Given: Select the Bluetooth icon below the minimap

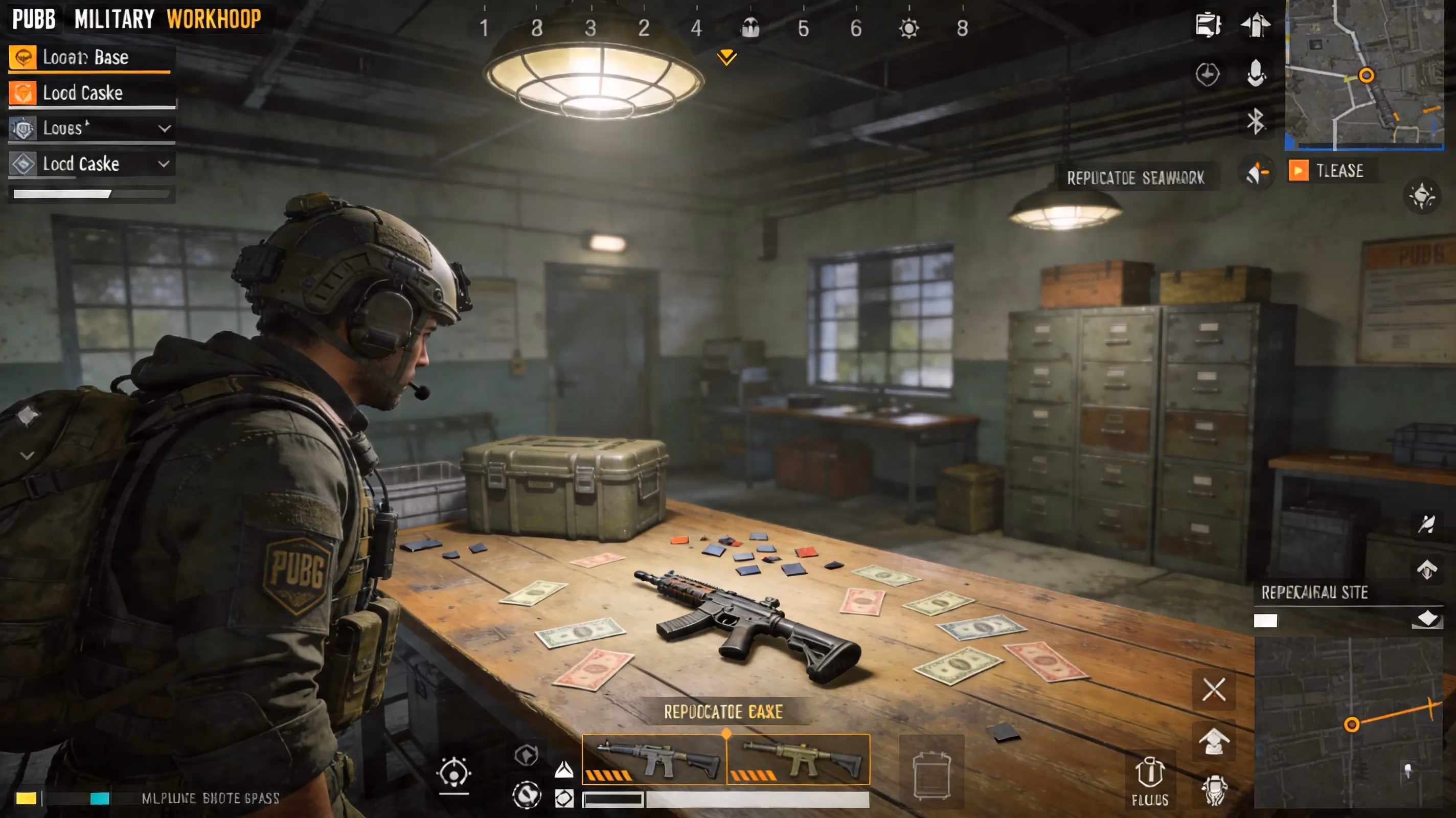Looking at the screenshot, I should (1256, 121).
